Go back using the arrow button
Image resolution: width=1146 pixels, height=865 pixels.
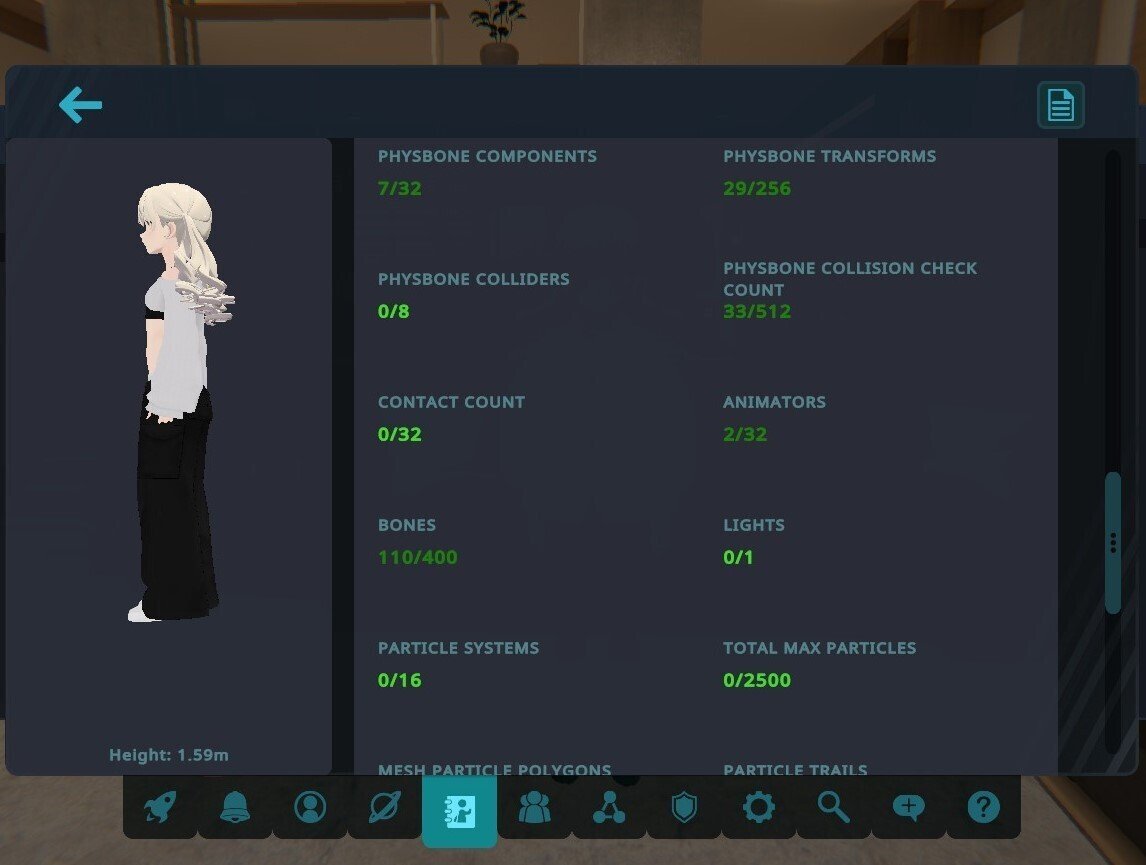(x=80, y=105)
